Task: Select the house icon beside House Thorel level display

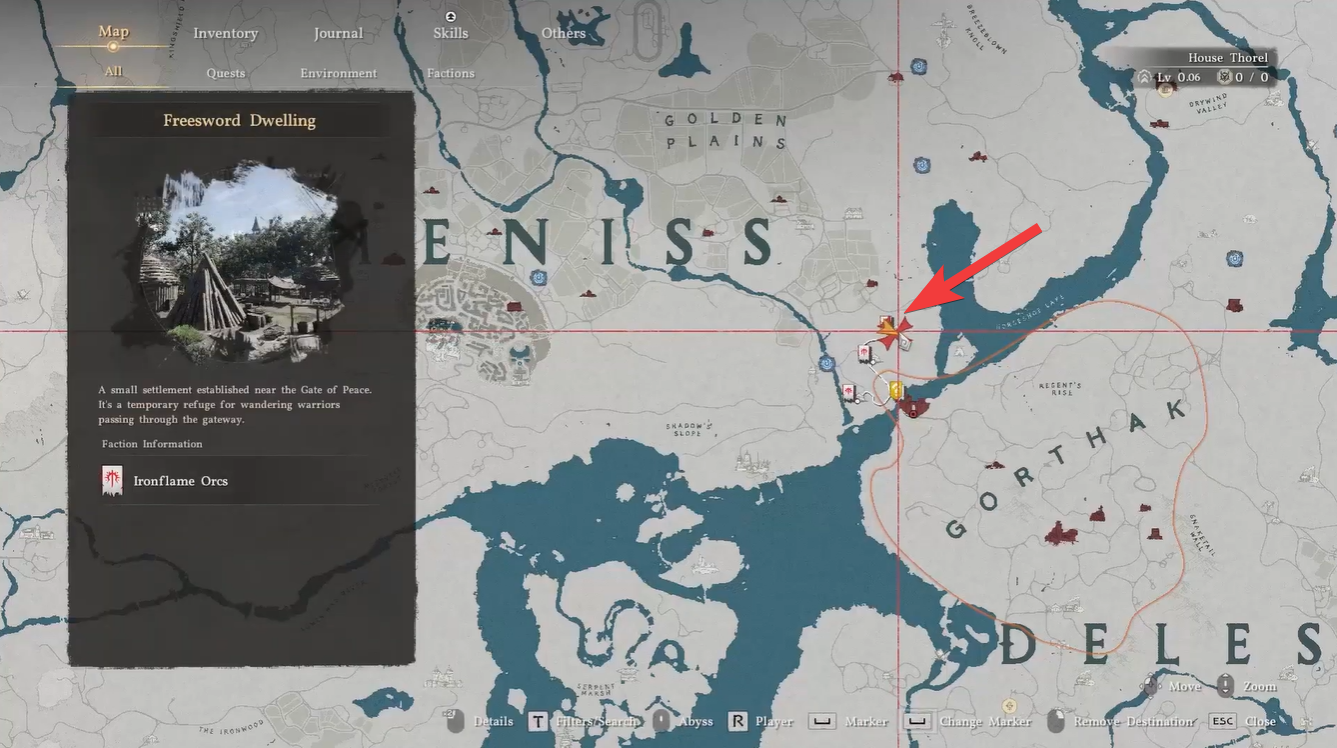Action: pos(1145,76)
